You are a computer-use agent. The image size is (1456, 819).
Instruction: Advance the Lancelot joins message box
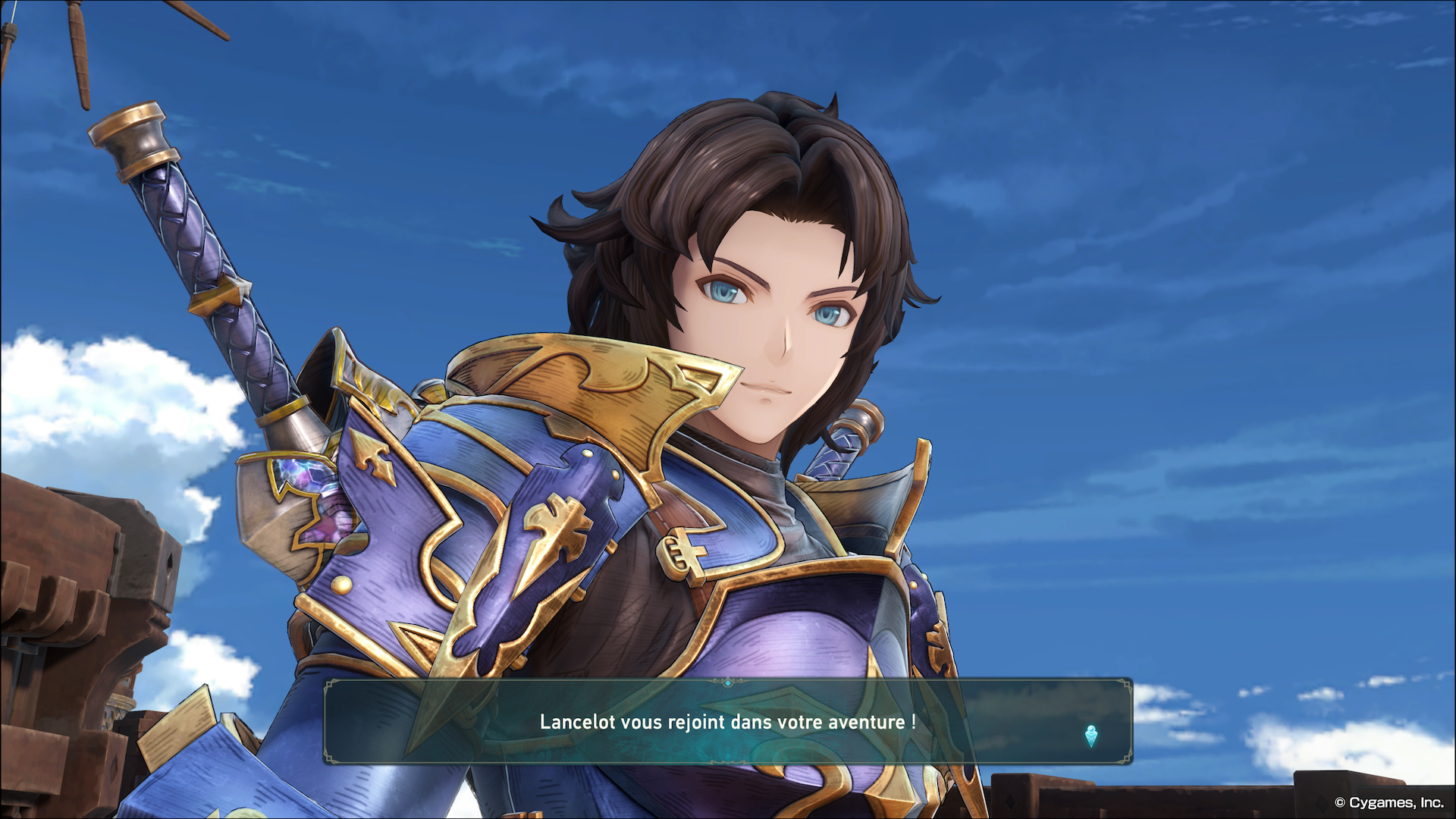(728, 722)
